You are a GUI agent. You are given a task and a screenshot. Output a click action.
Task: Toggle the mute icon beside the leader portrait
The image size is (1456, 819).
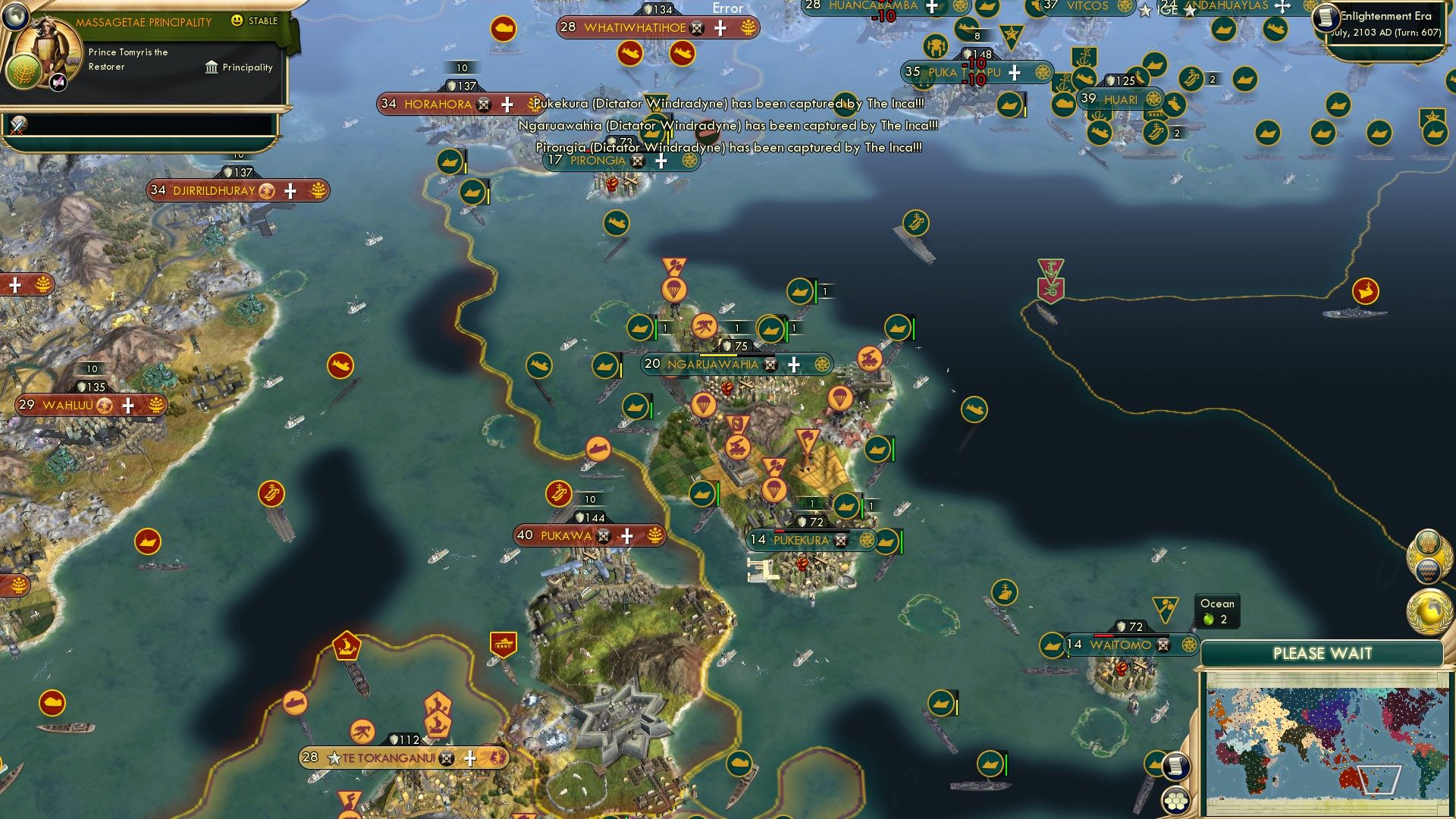coord(57,81)
